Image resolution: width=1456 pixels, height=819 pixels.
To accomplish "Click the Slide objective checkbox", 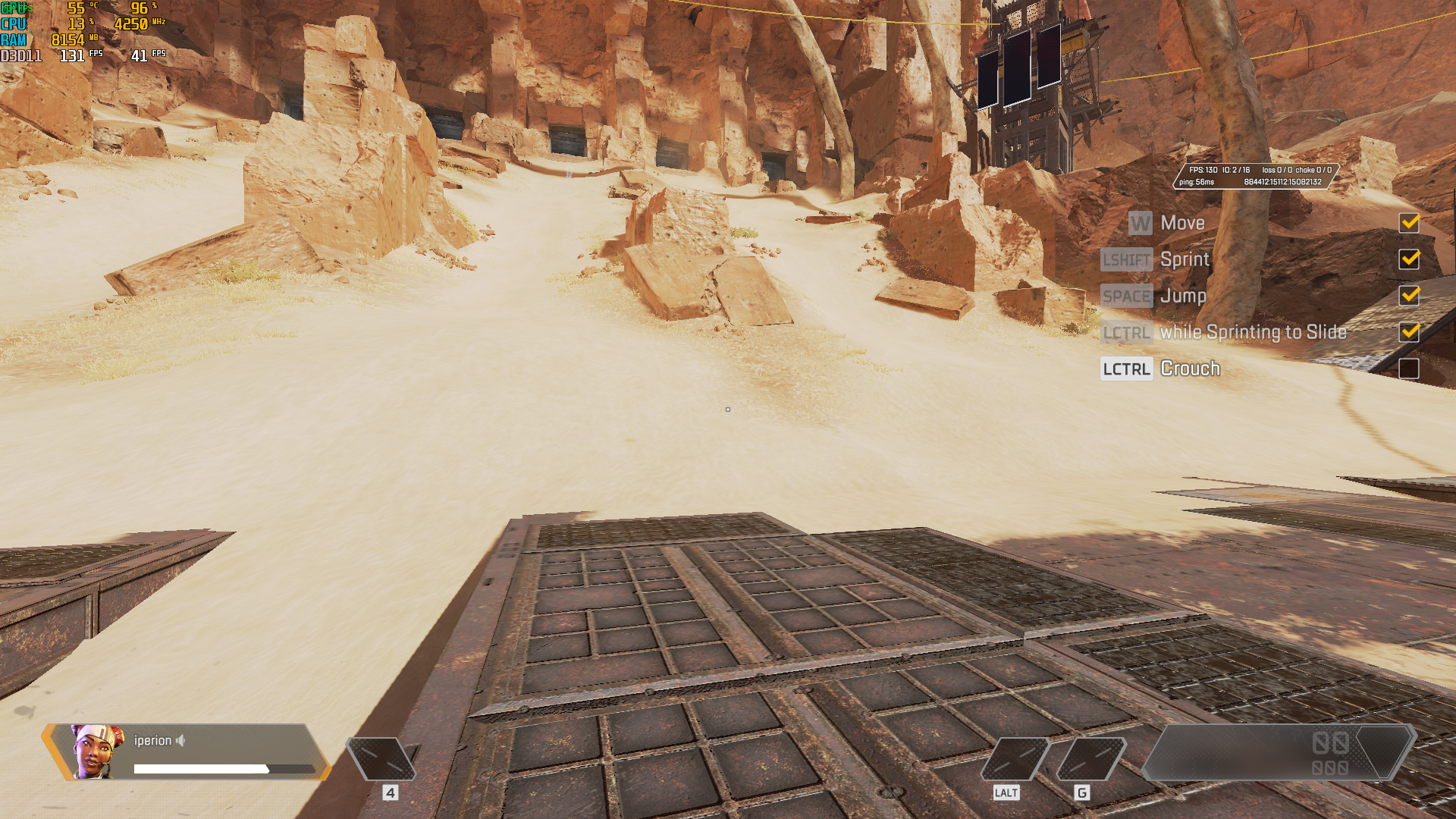I will (x=1409, y=332).
